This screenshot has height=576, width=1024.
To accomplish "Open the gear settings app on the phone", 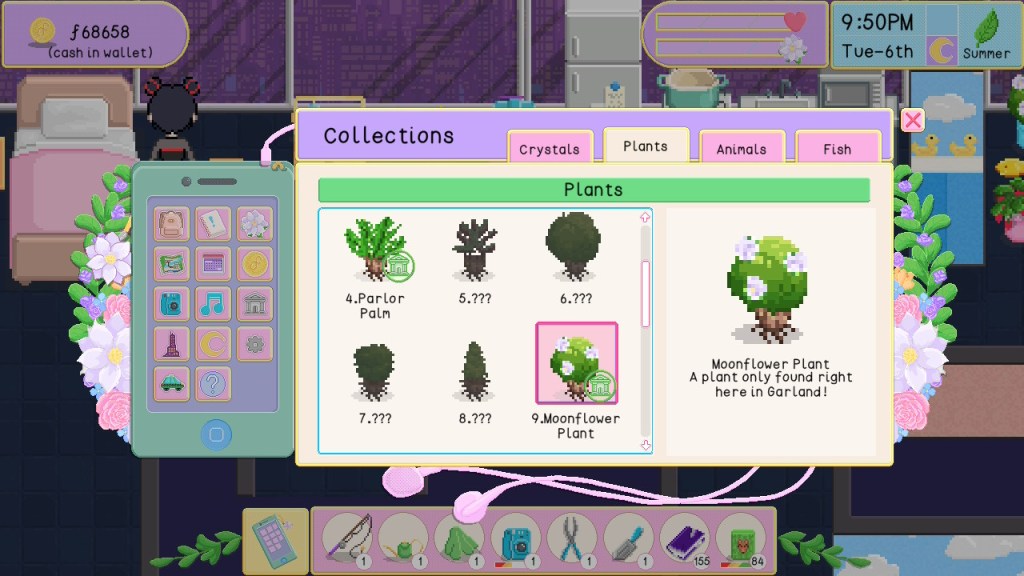I will (x=254, y=343).
